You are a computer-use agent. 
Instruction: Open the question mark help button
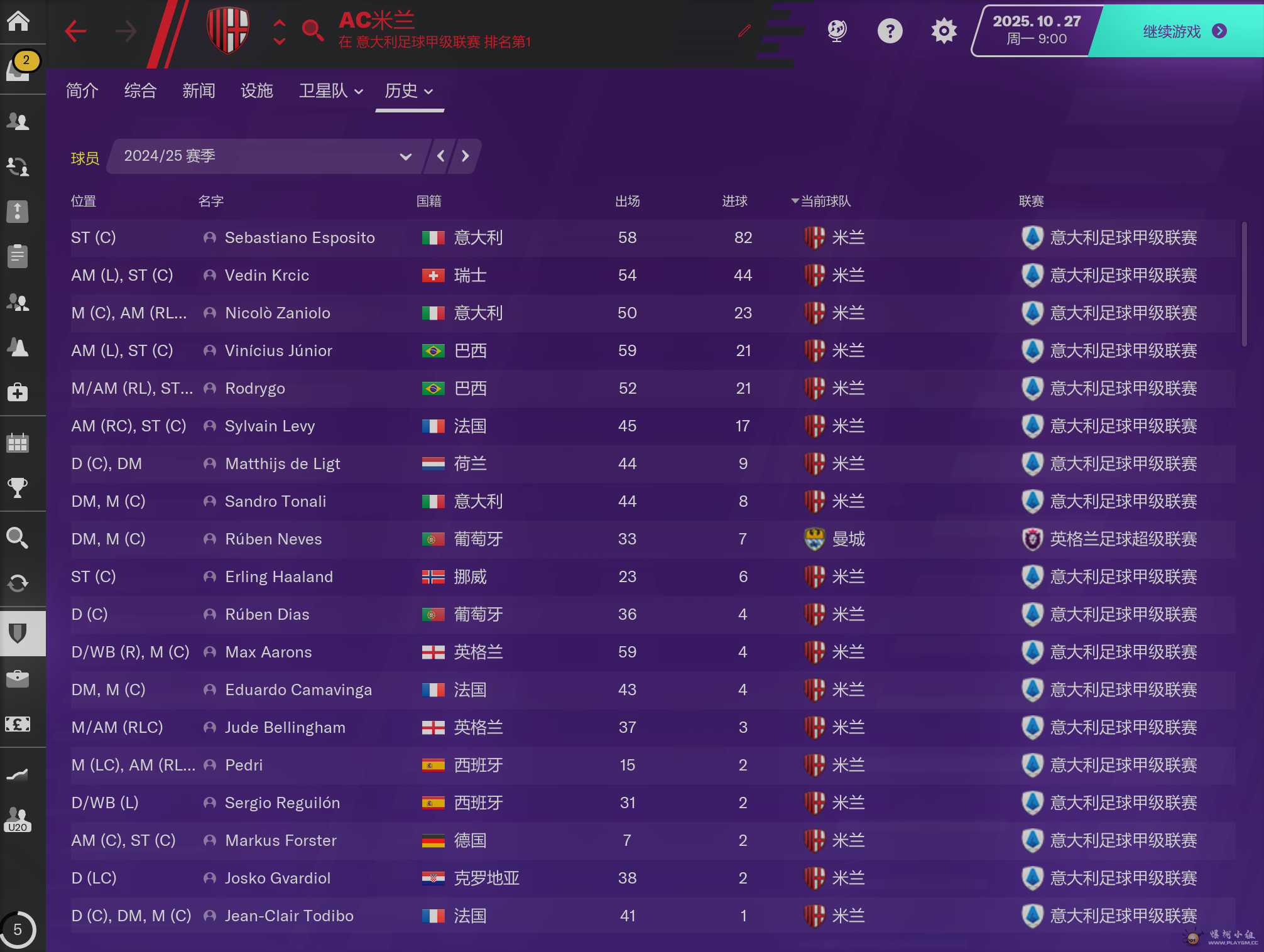click(890, 31)
